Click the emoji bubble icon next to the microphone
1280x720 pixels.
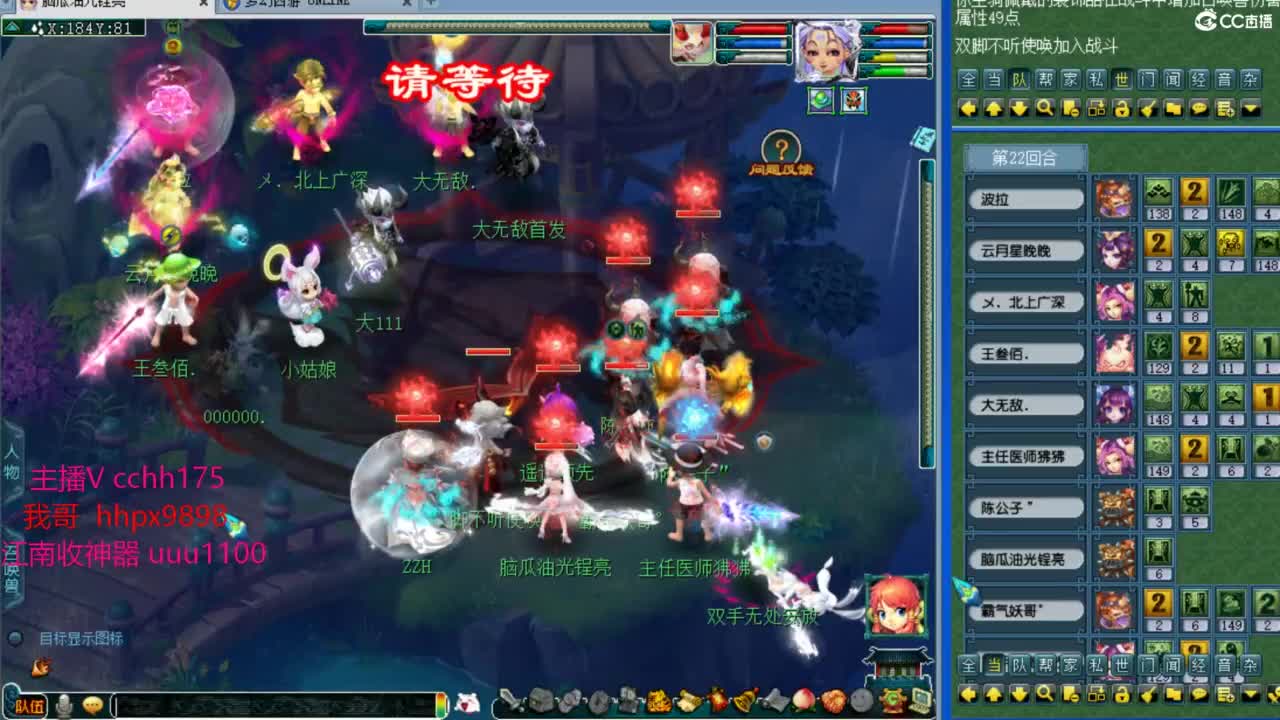[91, 703]
